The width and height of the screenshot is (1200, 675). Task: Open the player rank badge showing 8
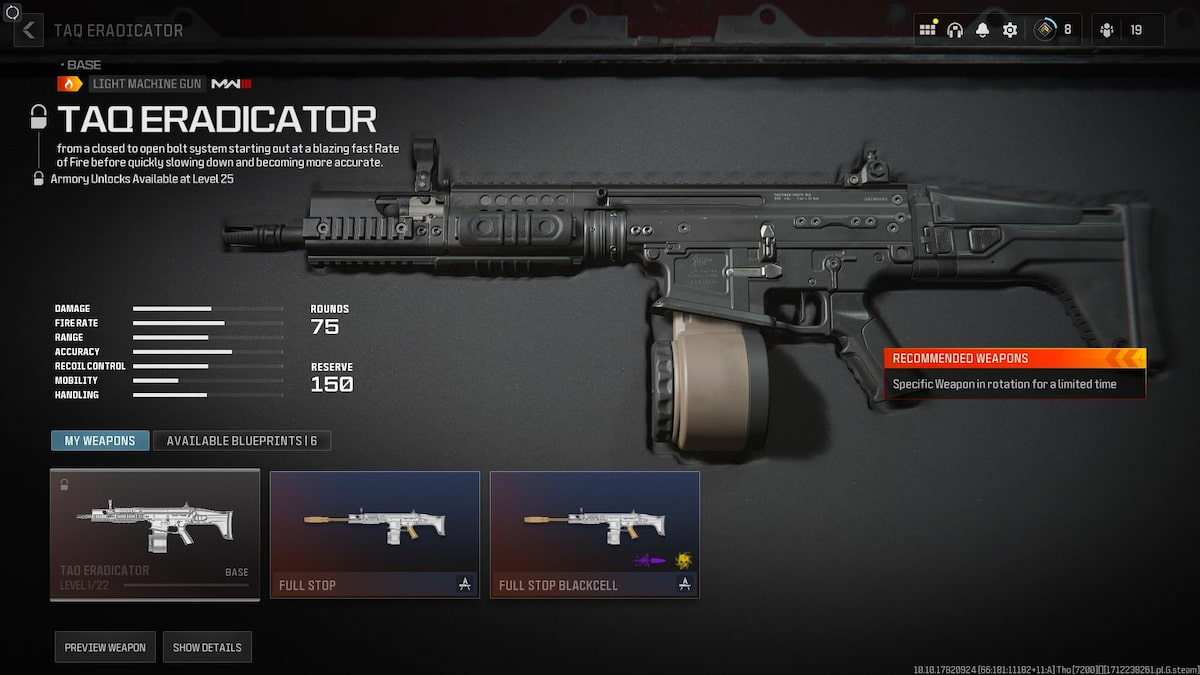coord(1052,30)
